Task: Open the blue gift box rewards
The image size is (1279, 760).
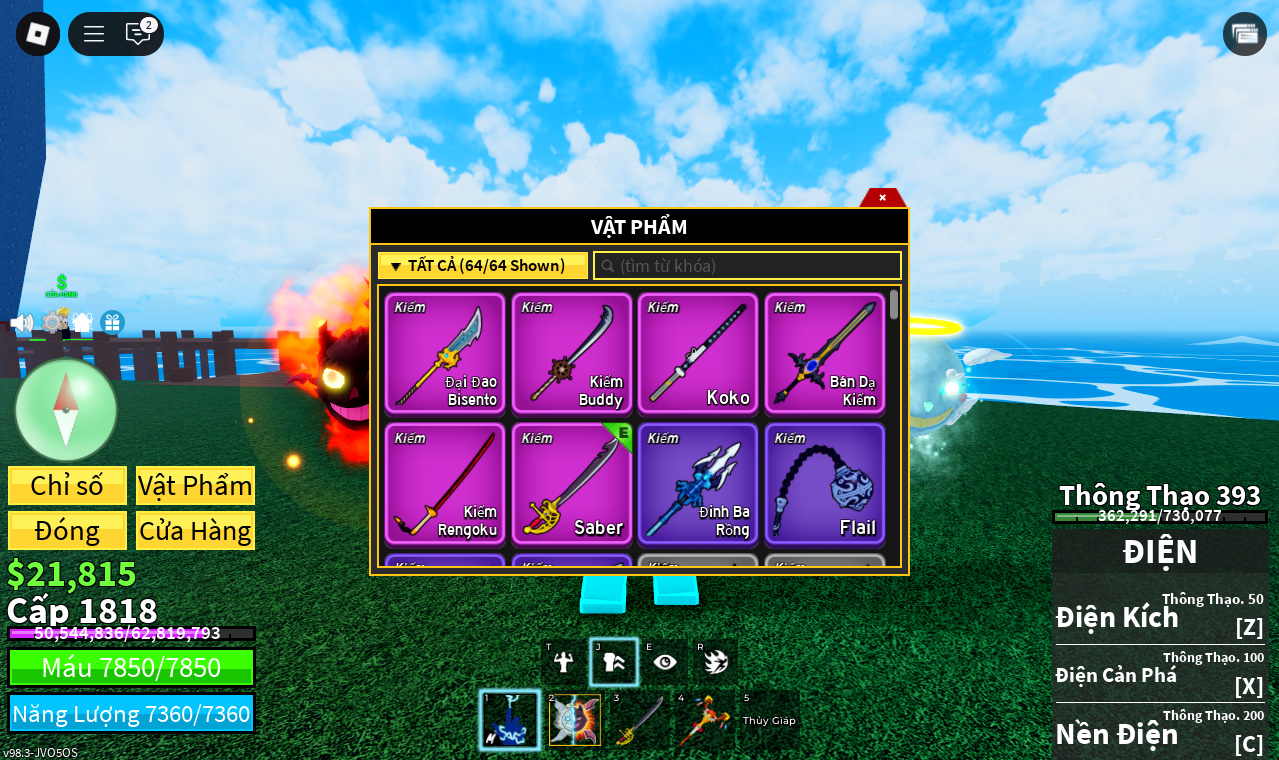Action: point(112,323)
